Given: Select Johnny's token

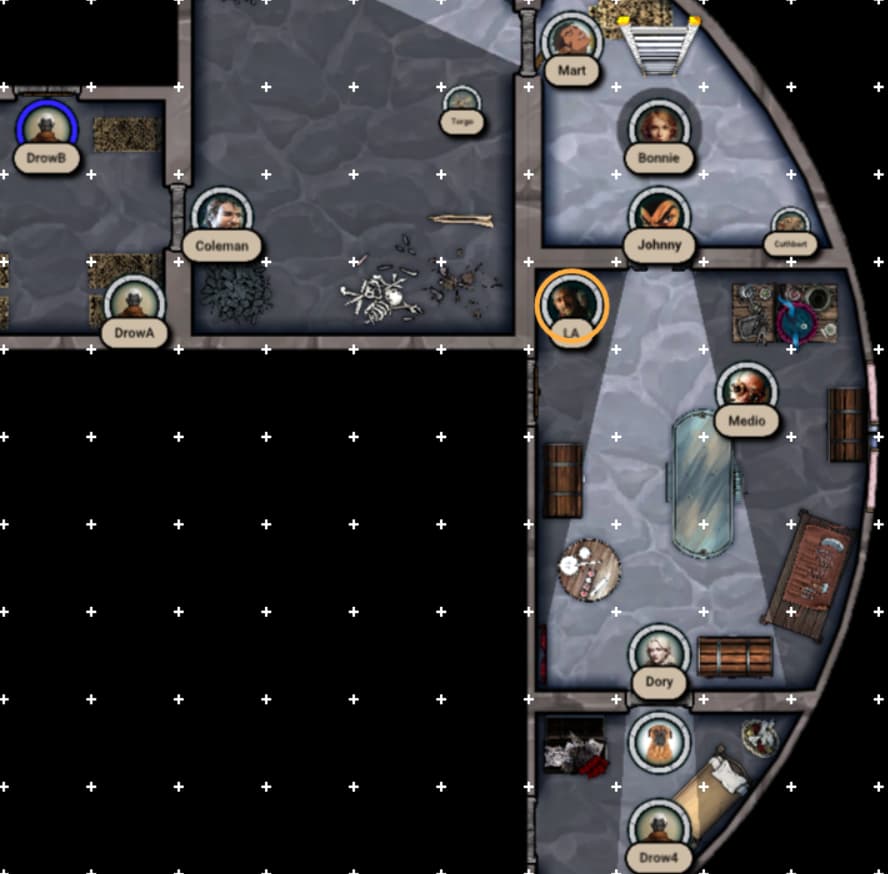Looking at the screenshot, I should [x=659, y=215].
